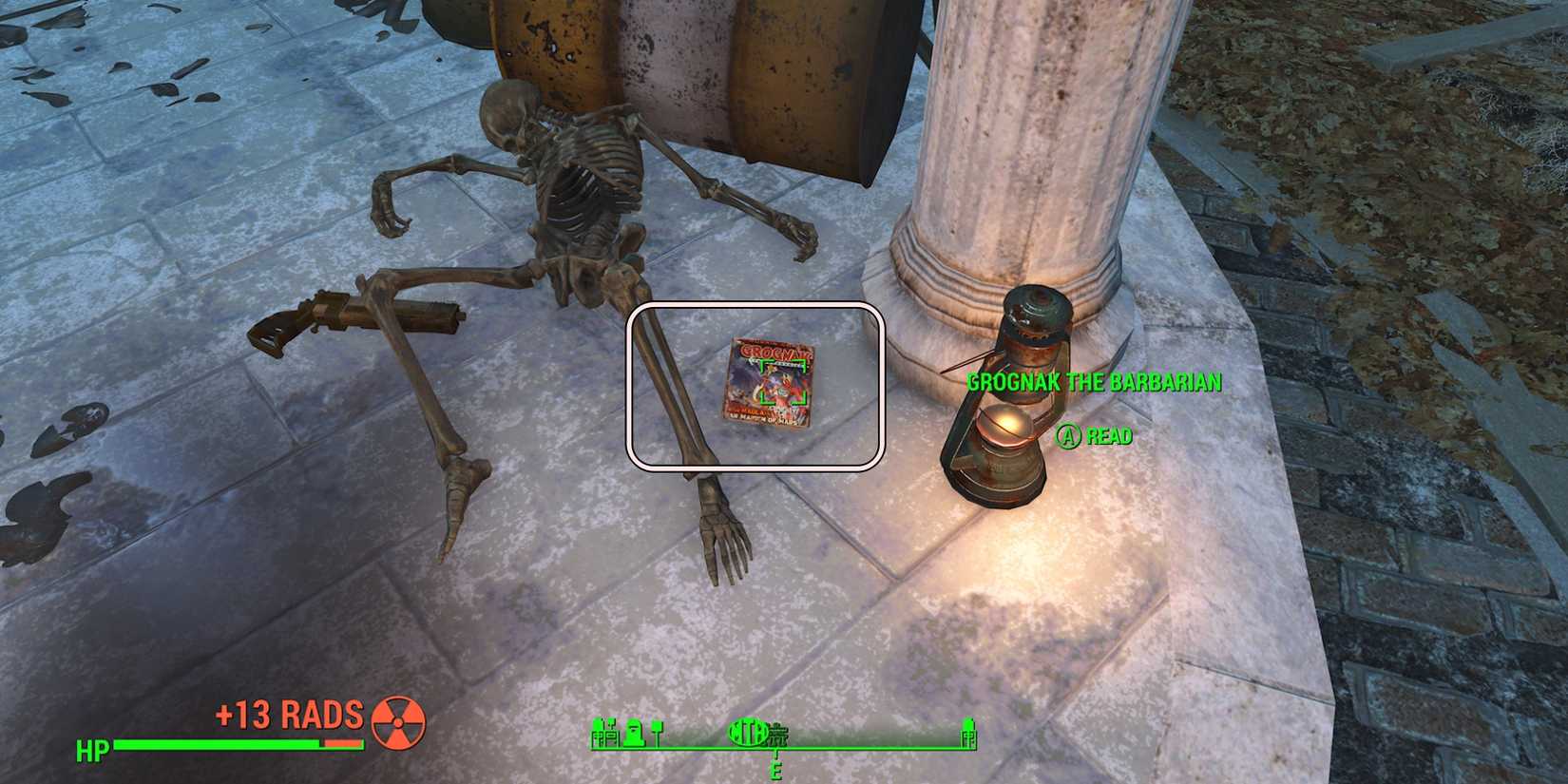Click the building marker at compass far right
This screenshot has width=1568, height=784.
pos(966,732)
